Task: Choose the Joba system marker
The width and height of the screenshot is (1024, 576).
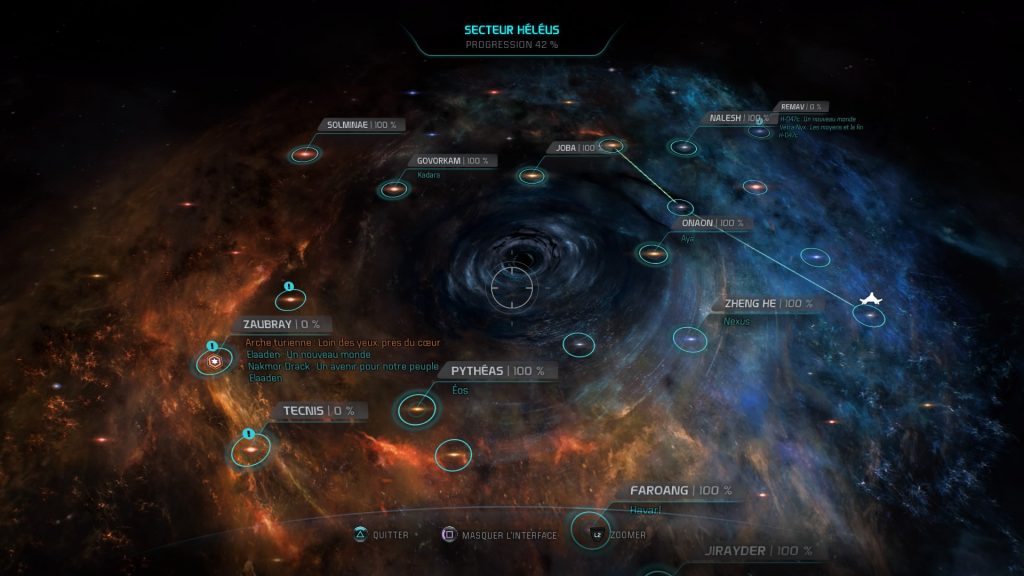Action: coord(531,176)
